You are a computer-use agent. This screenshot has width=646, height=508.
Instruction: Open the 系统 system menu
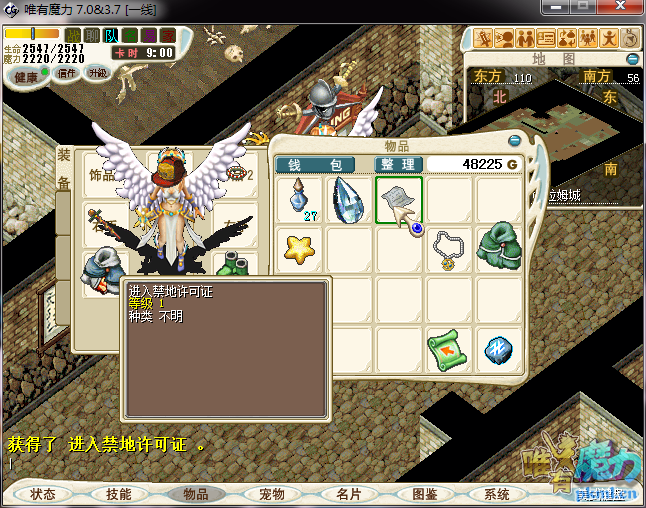(498, 494)
